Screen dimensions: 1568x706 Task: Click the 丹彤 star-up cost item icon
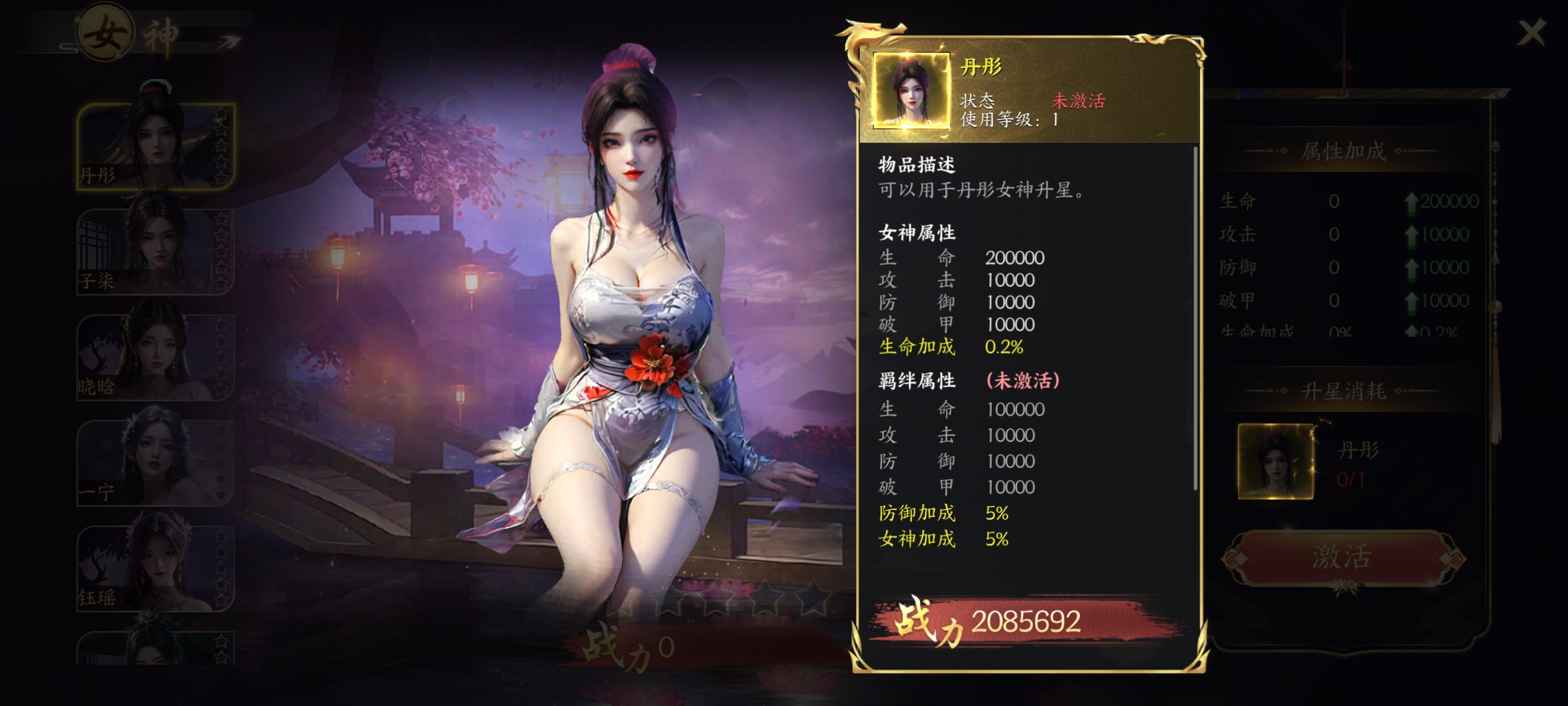(x=1275, y=462)
